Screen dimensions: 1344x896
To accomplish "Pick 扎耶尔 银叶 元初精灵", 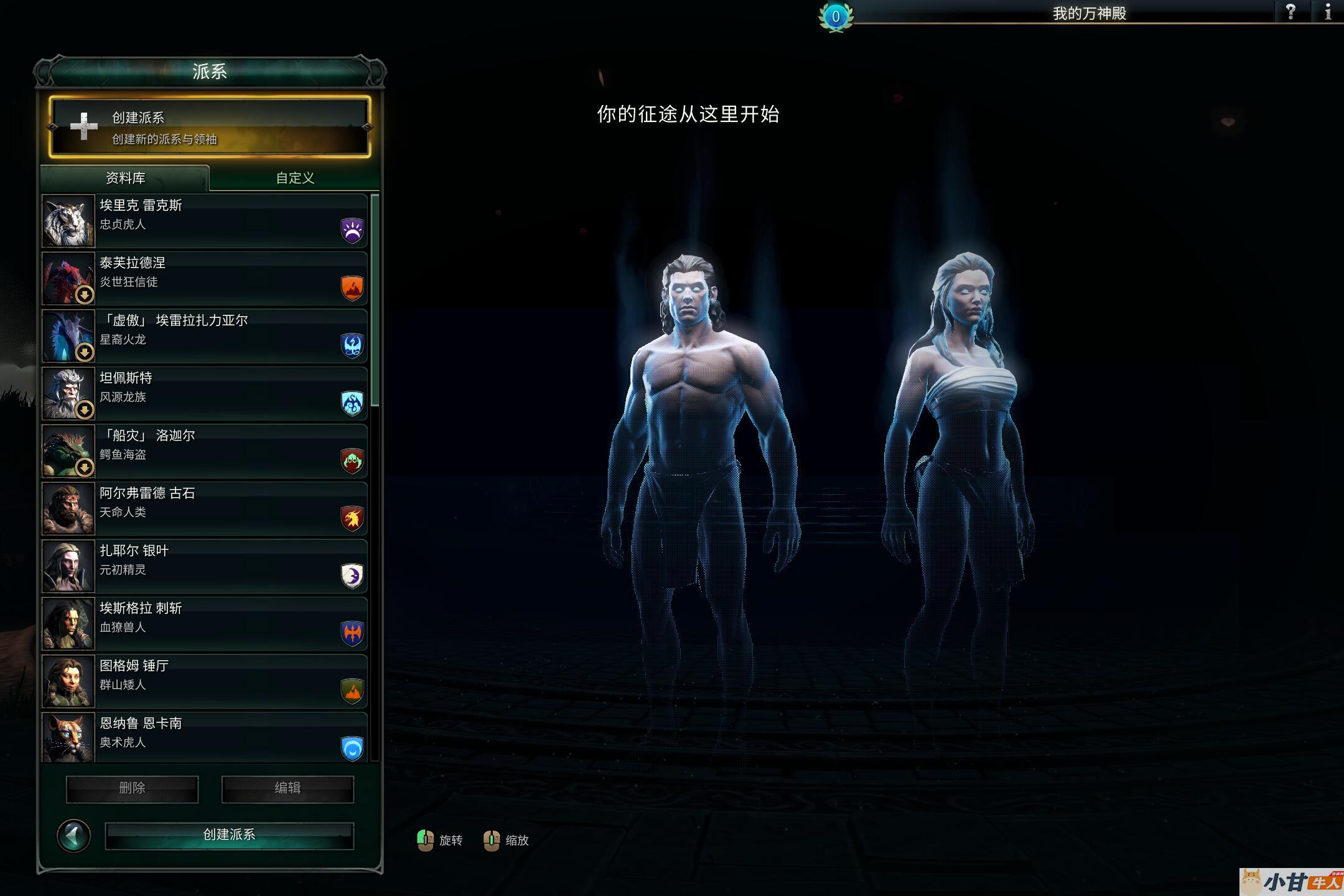I will click(x=205, y=566).
